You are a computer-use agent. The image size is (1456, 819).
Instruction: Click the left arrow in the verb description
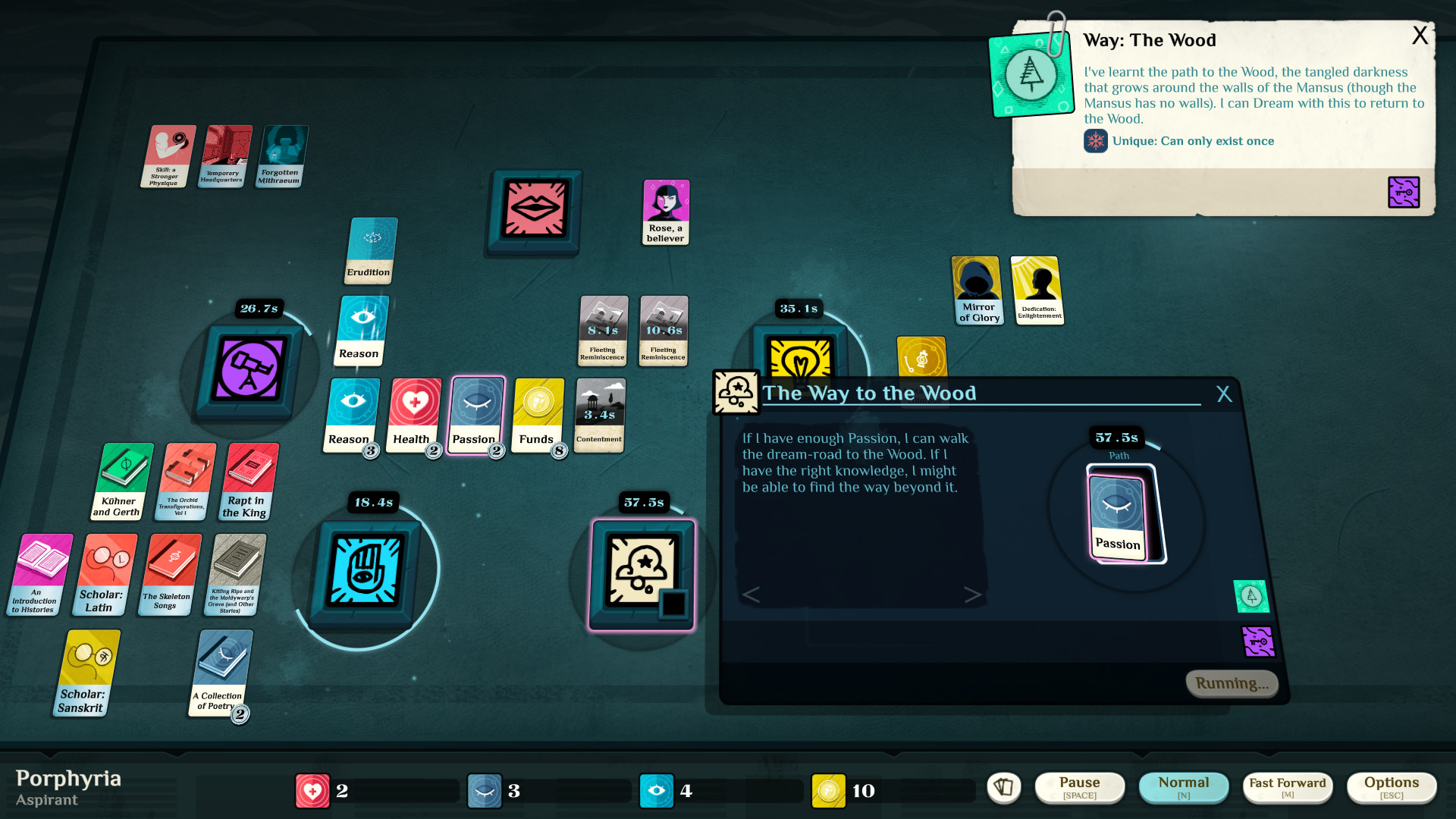coord(752,595)
